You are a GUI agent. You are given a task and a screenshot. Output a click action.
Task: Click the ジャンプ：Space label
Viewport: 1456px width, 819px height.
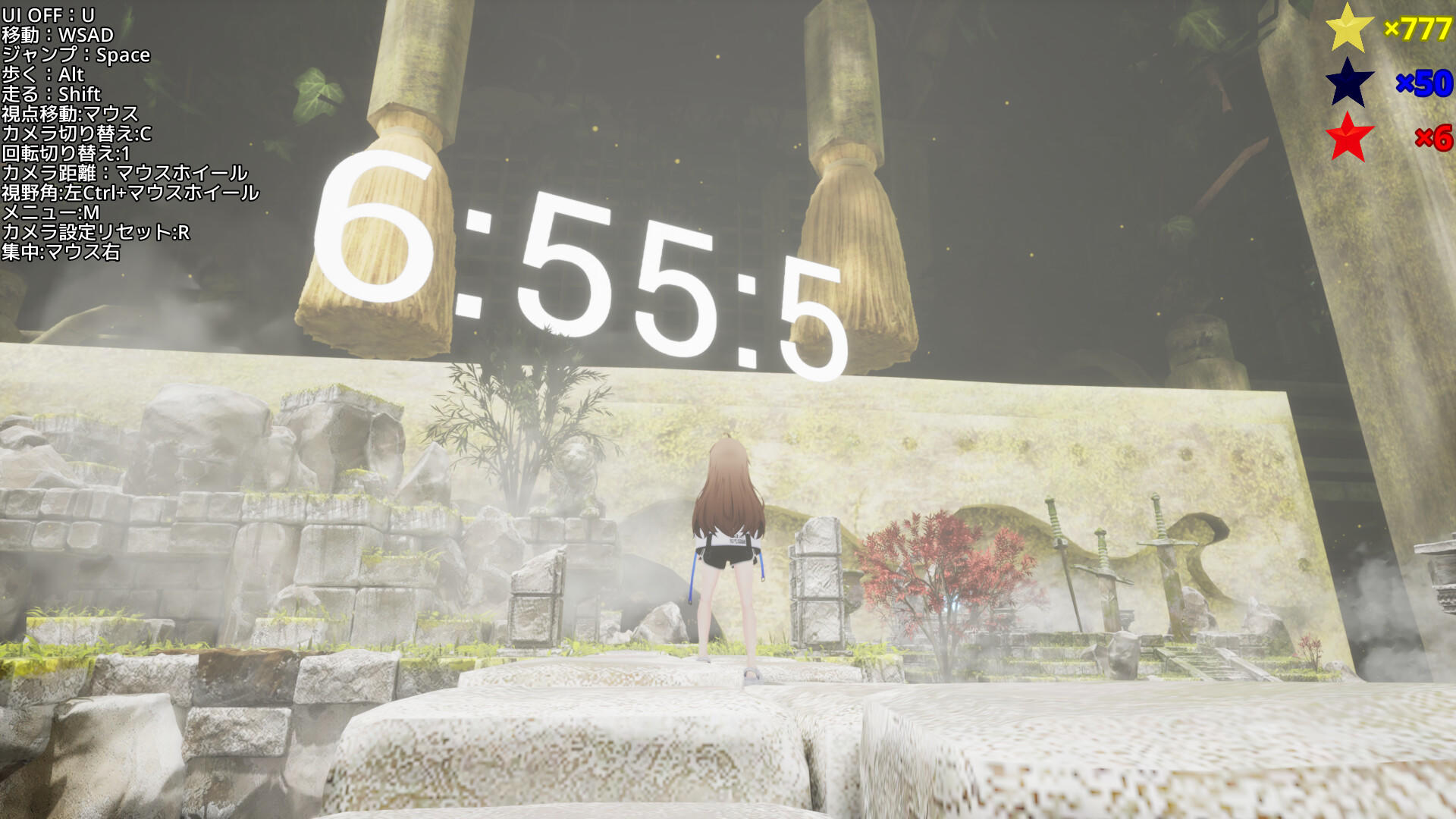pos(76,54)
